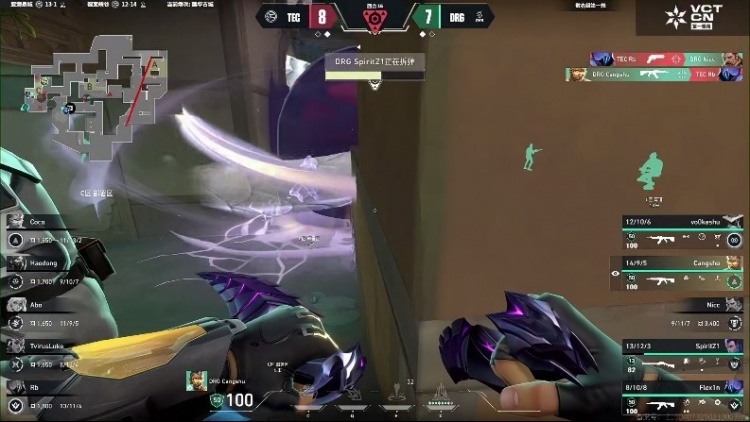Select yoOkasha's player card
This screenshot has width=750, height=422.
pos(682,231)
